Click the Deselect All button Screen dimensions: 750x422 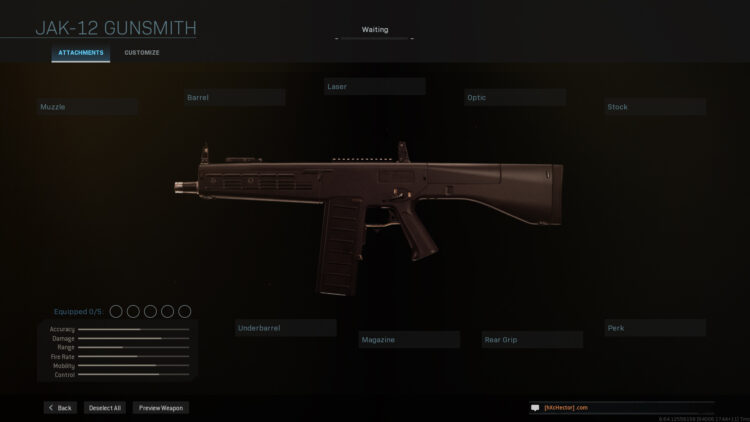[103, 408]
